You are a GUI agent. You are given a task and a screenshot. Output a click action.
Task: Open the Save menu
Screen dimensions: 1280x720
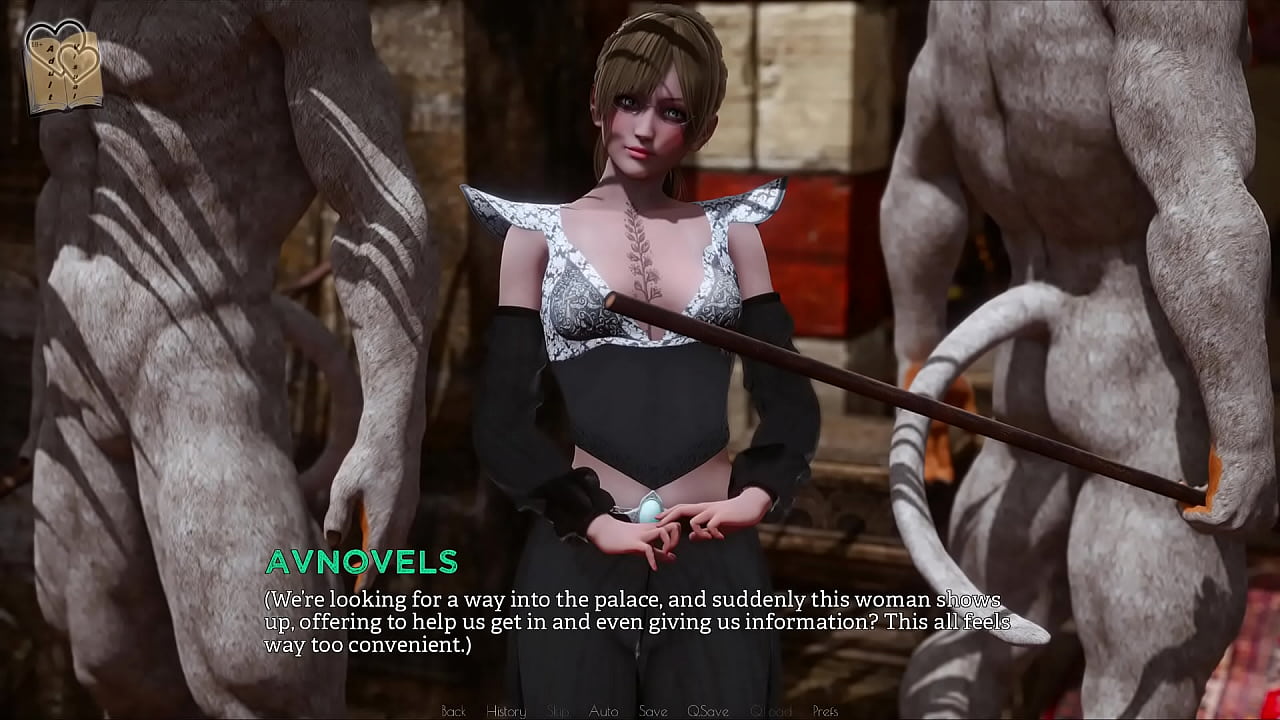coord(652,711)
